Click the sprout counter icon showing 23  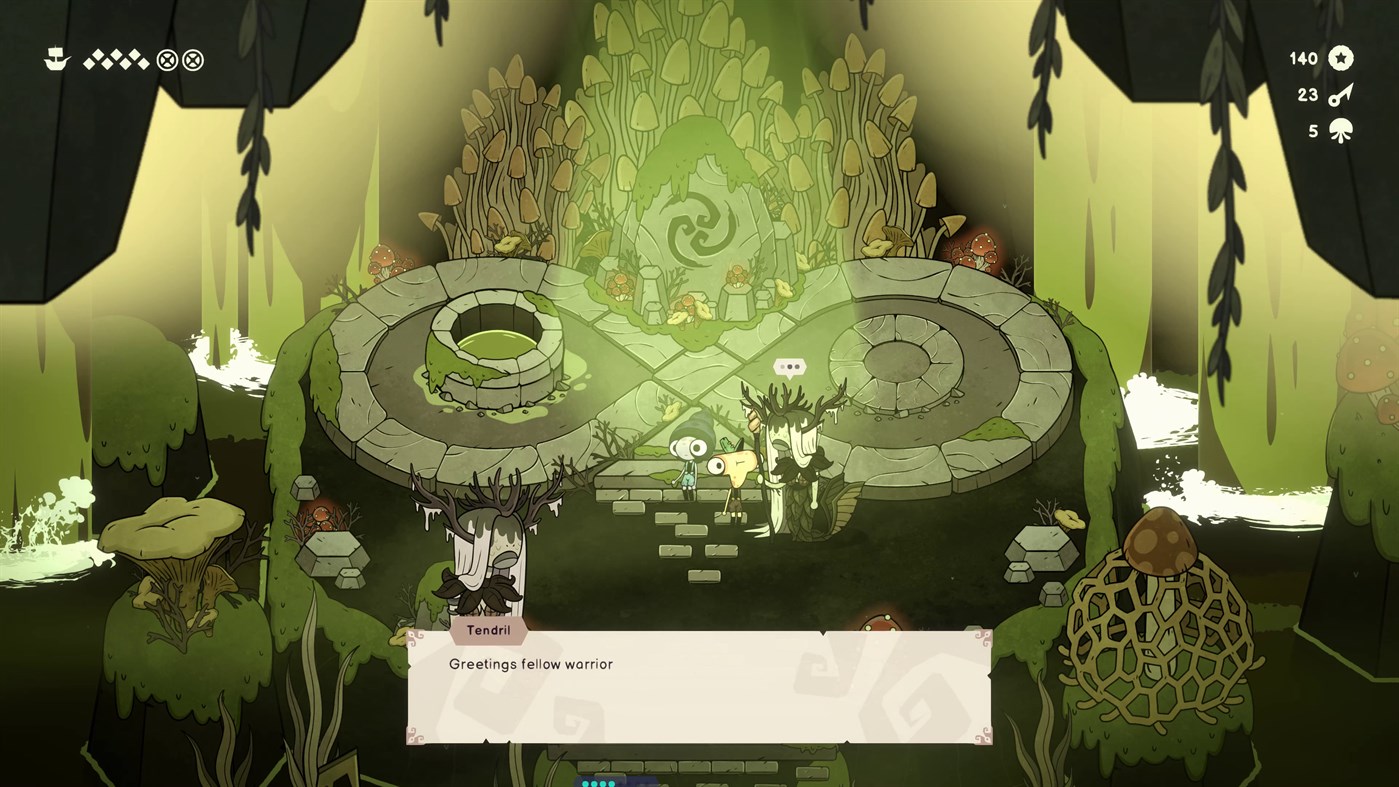click(1342, 94)
